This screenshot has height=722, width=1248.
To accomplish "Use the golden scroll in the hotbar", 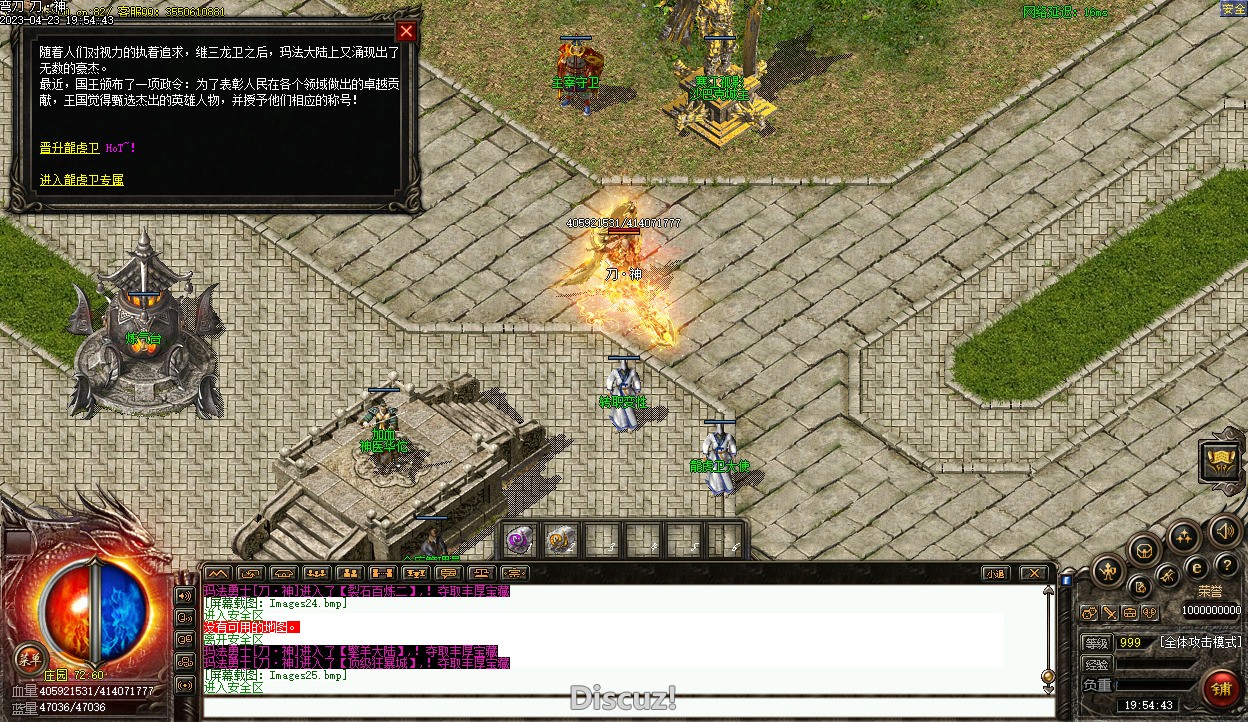I will click(560, 541).
